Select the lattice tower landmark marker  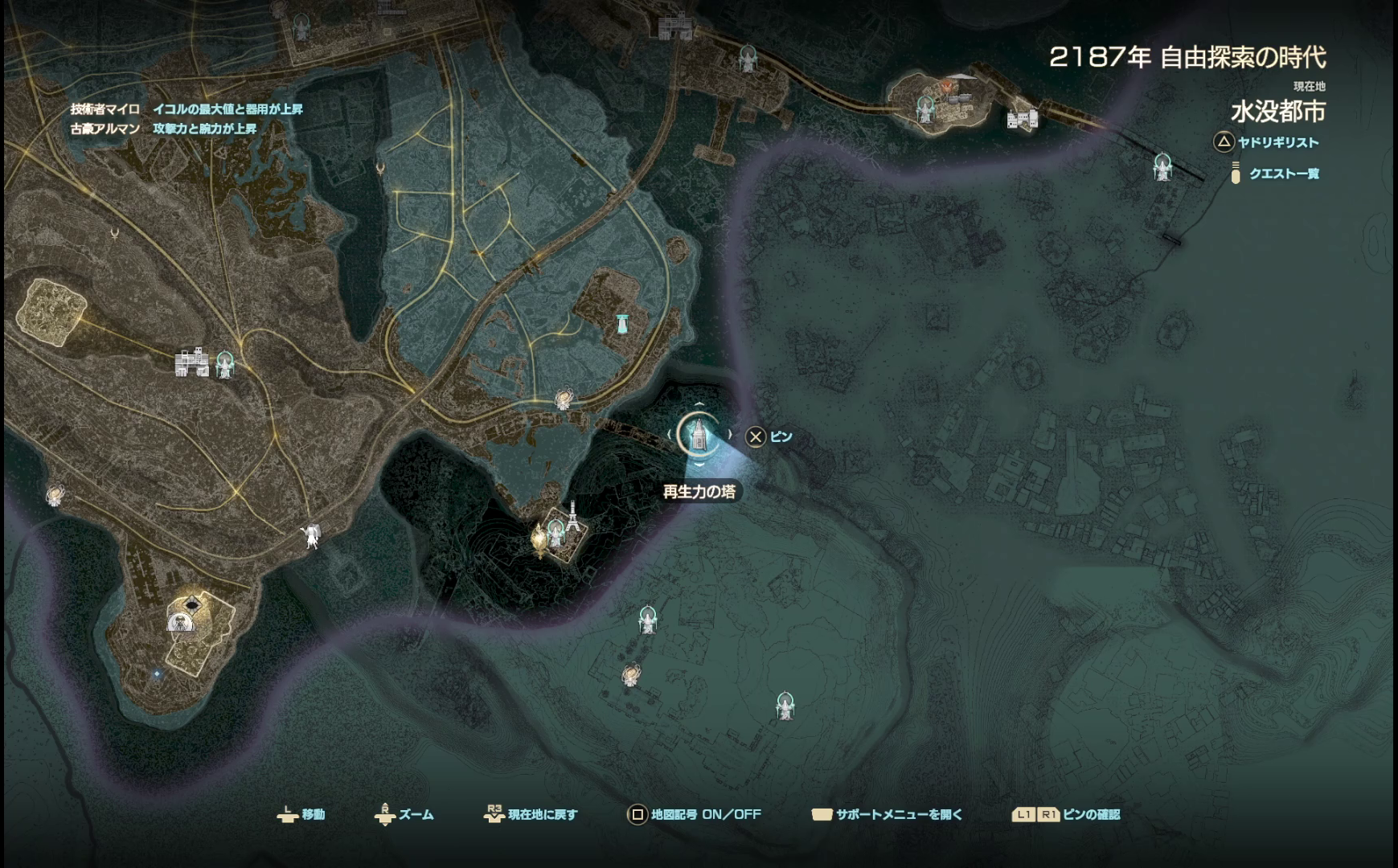[x=572, y=515]
